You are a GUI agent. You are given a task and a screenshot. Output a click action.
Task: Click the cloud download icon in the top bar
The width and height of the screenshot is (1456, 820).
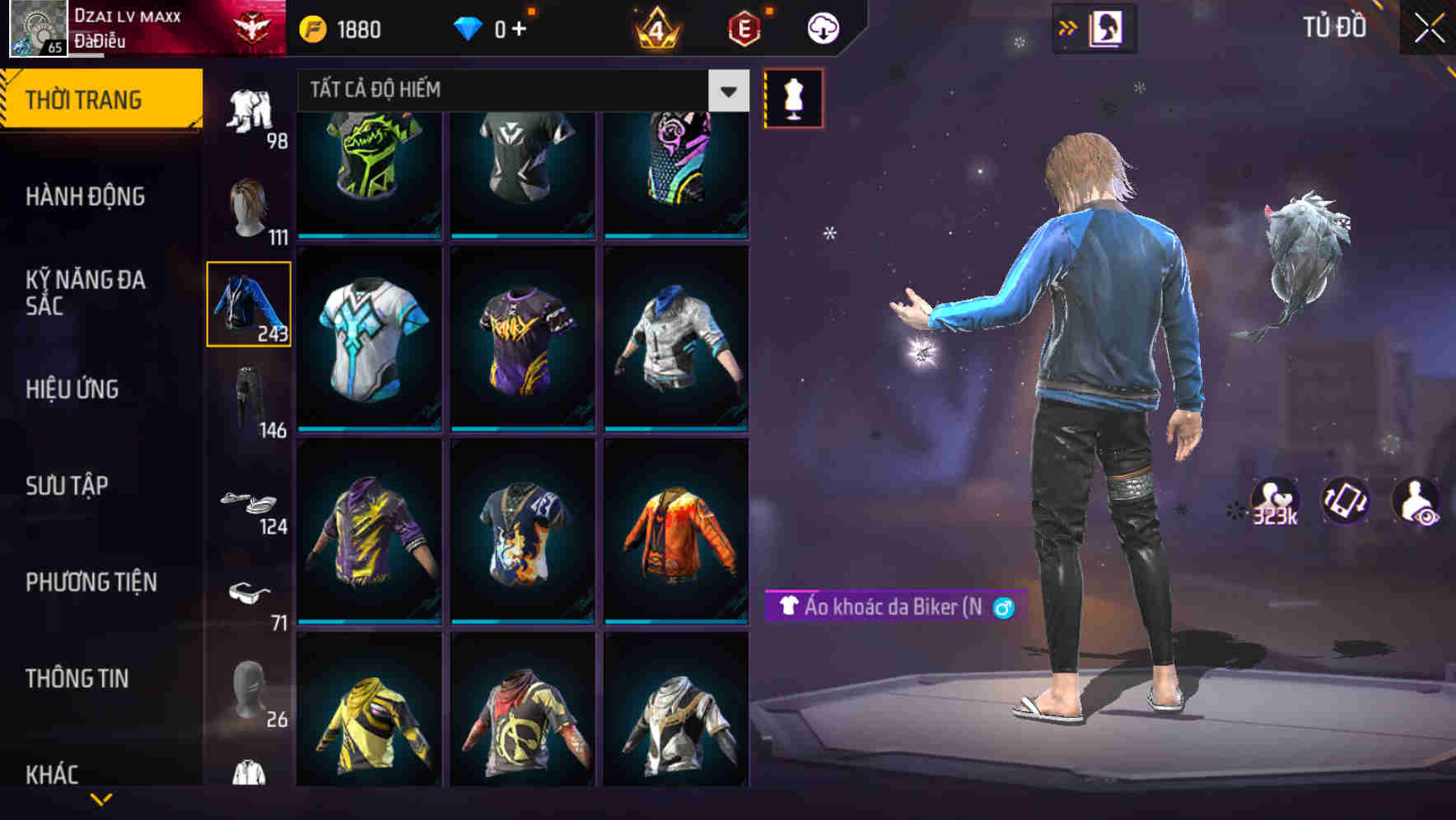(x=822, y=28)
